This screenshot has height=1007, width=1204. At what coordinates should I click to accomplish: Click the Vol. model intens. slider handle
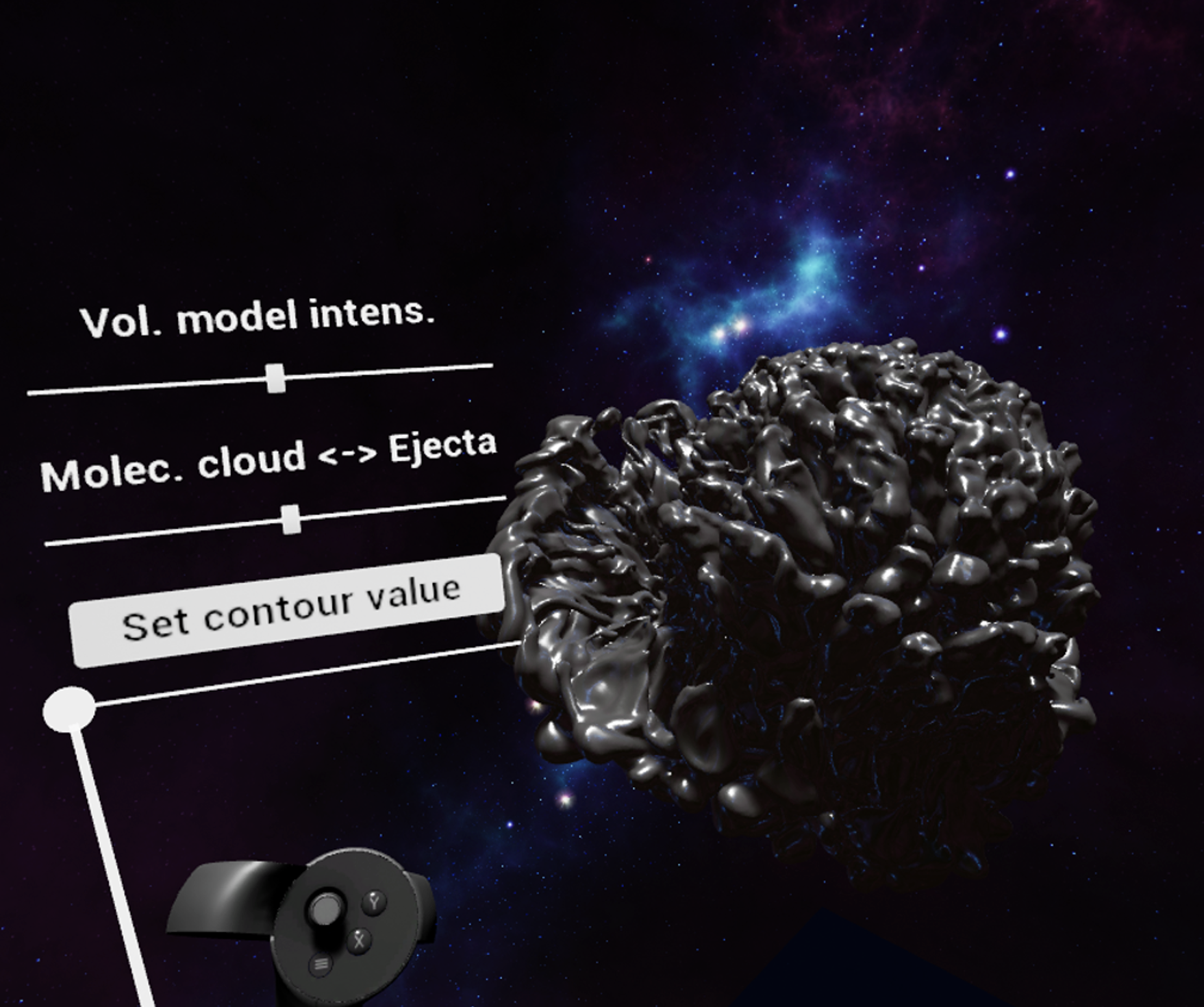276,378
